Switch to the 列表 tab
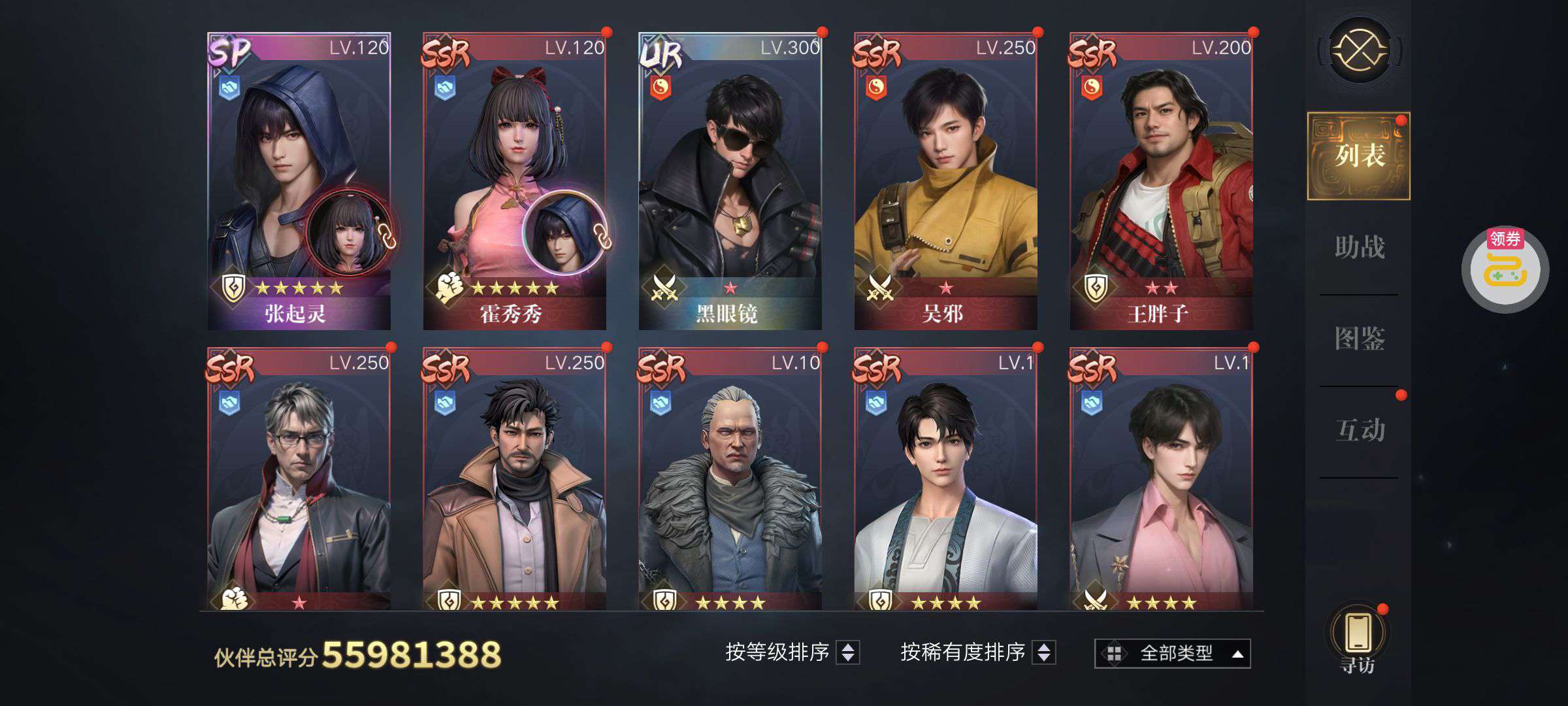The width and height of the screenshot is (1568, 706). click(x=1359, y=156)
